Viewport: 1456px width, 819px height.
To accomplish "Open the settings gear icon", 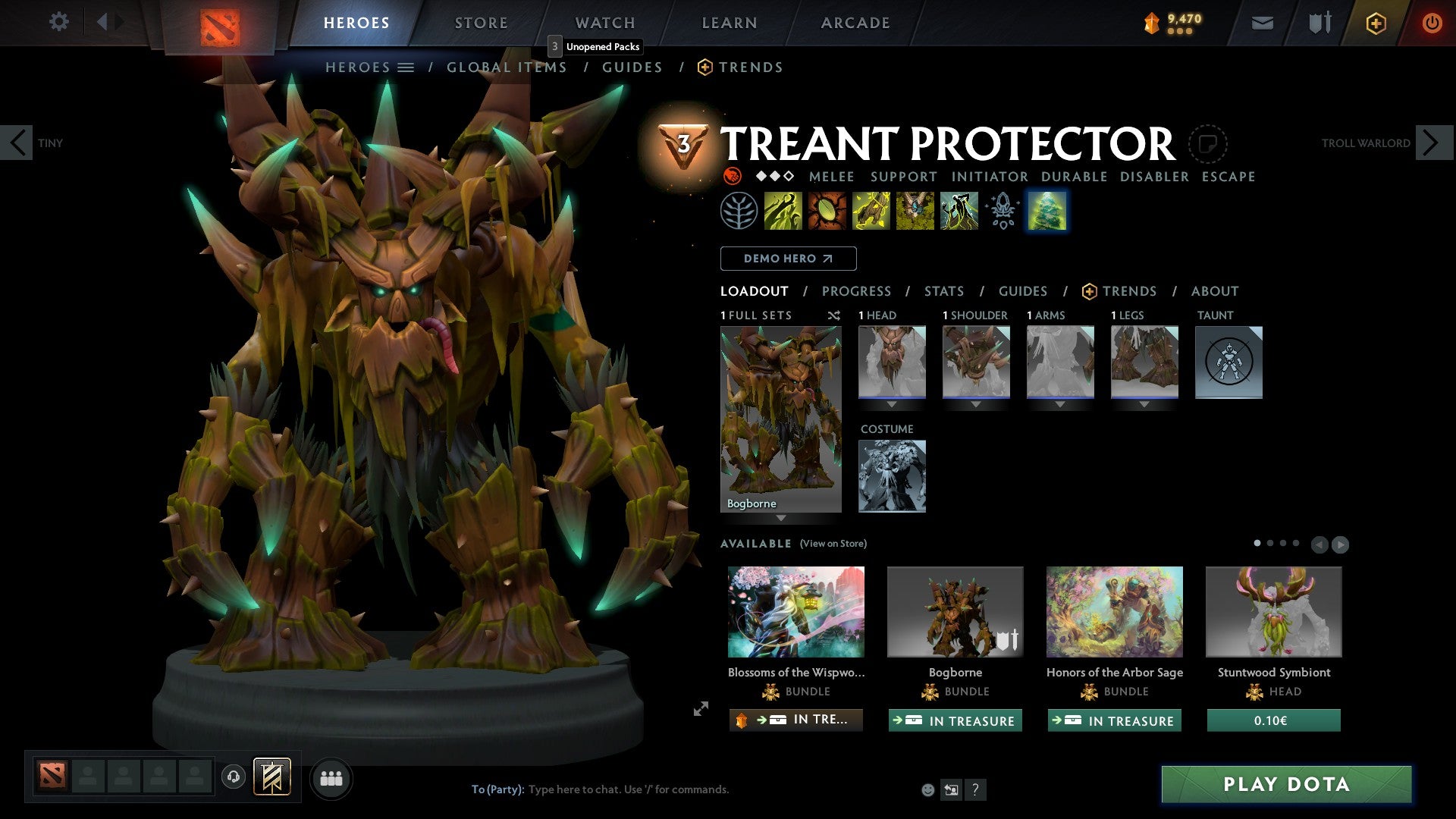I will click(x=59, y=22).
